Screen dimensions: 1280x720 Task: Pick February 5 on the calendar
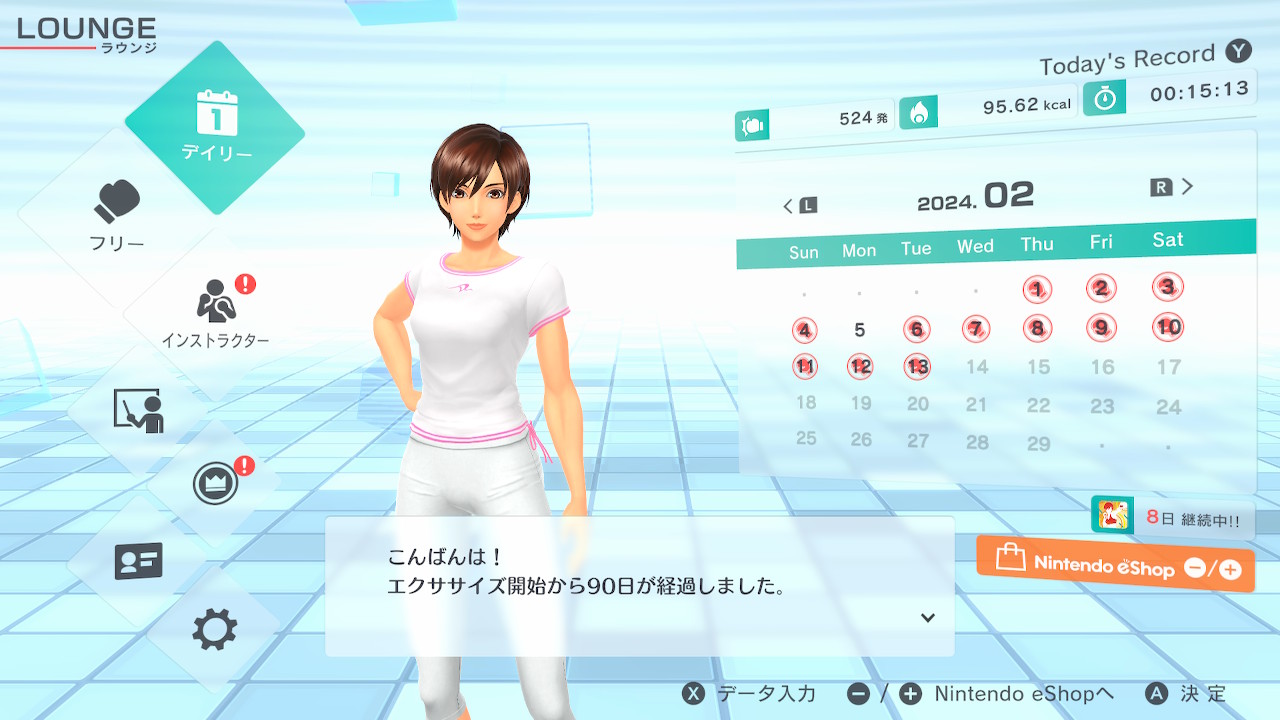click(x=860, y=330)
